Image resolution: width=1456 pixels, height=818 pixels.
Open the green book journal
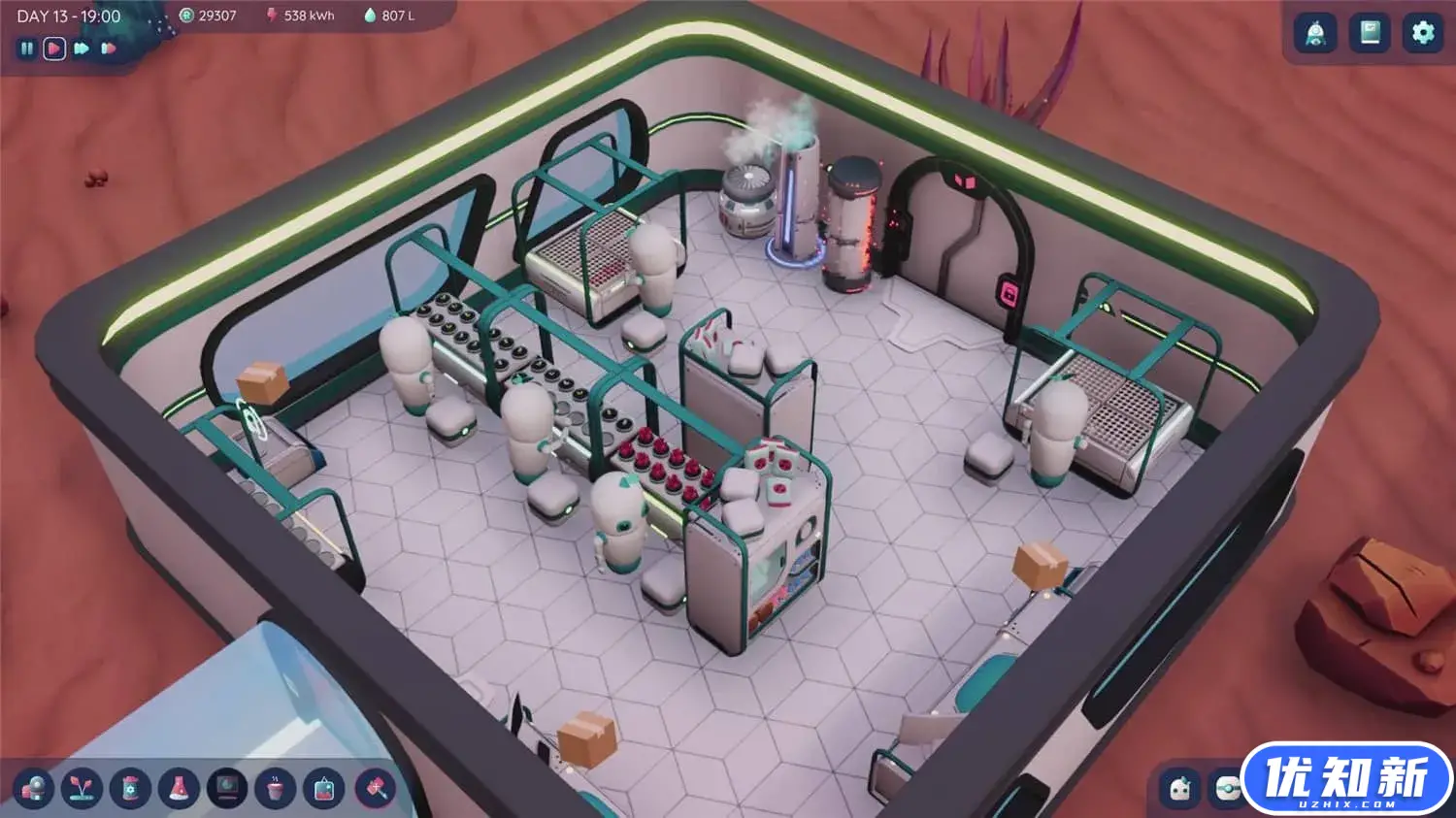pyautogui.click(x=1370, y=33)
